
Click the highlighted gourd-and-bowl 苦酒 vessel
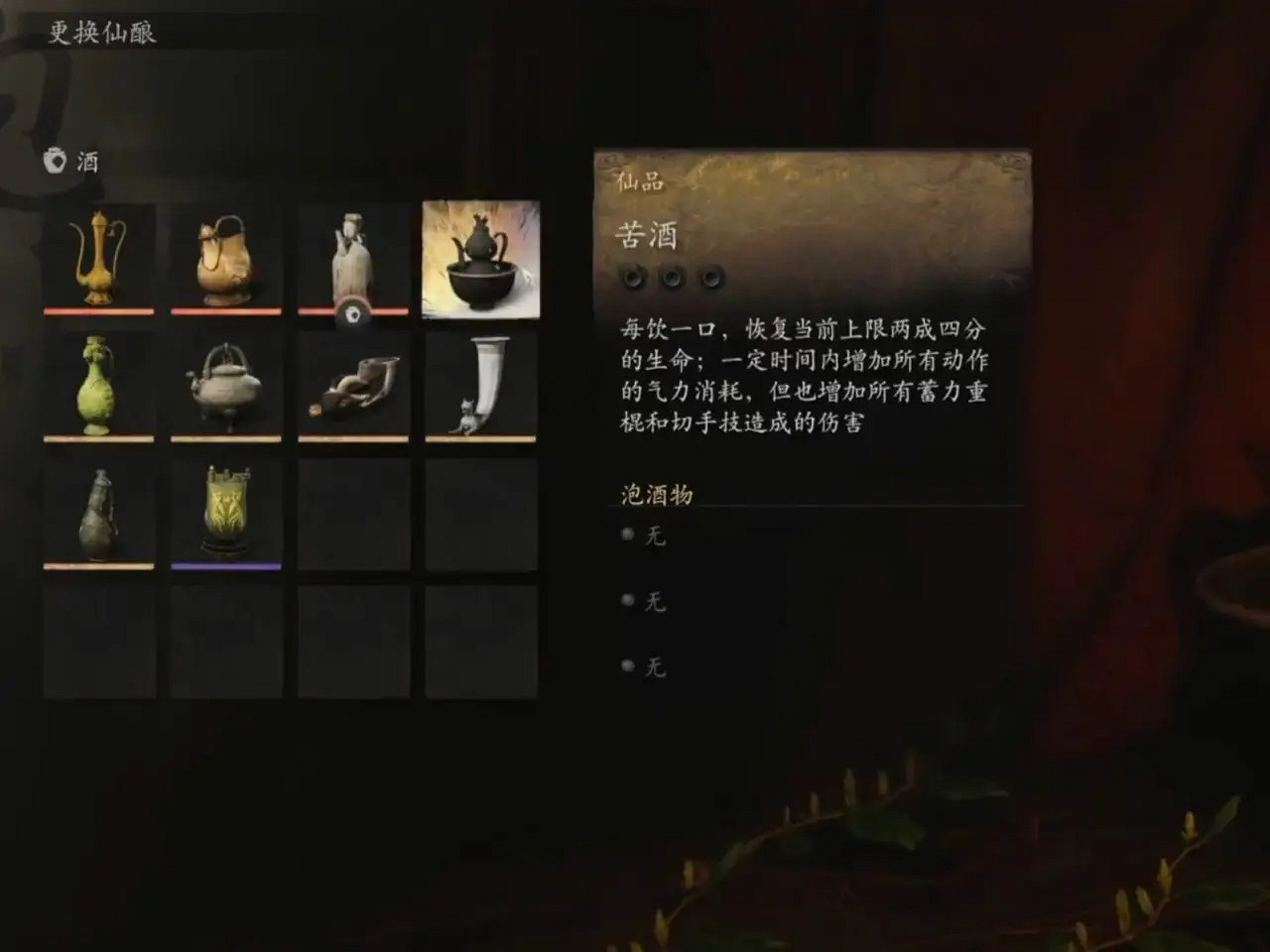[x=480, y=260]
